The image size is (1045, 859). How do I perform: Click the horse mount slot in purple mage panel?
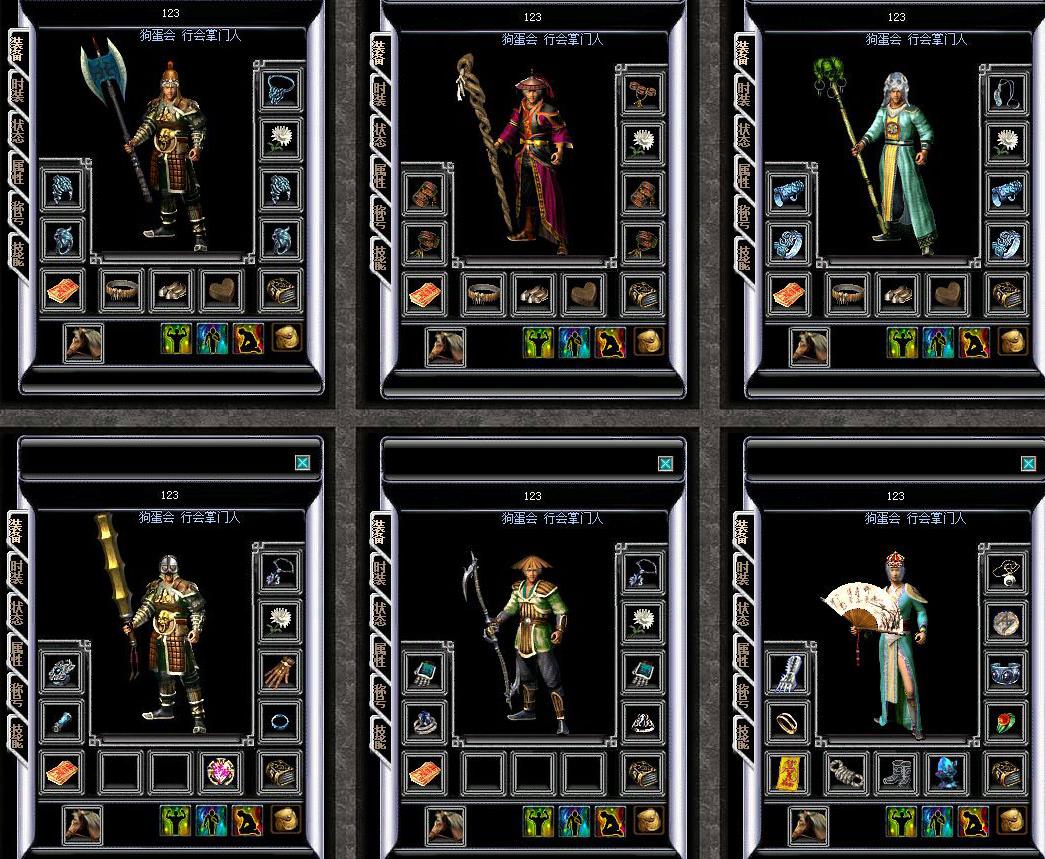(x=446, y=344)
